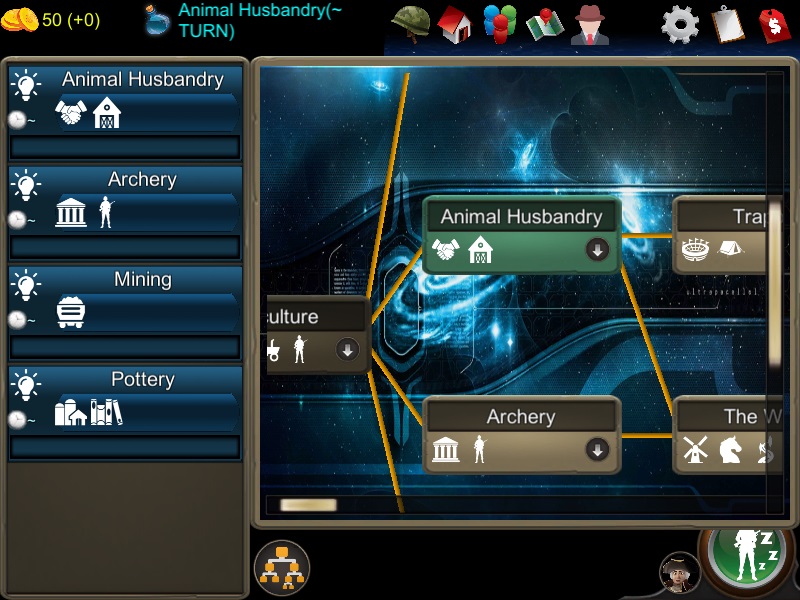Pick Mining in the research list

pyautogui.click(x=125, y=300)
